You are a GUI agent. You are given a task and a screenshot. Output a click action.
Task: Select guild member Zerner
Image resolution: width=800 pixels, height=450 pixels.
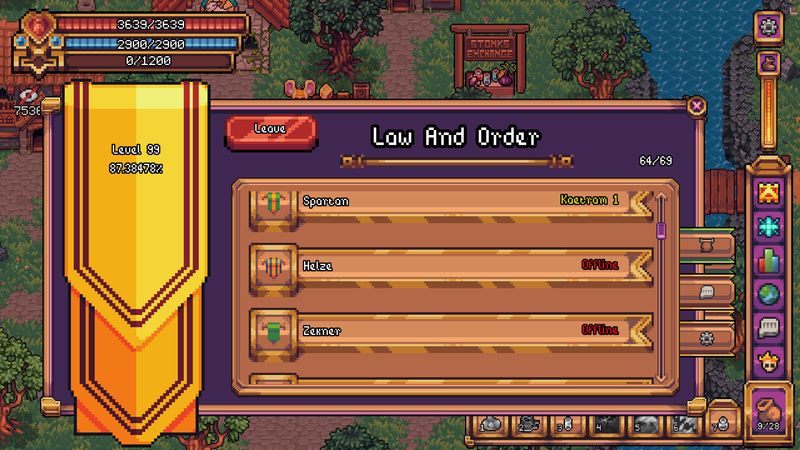coord(450,329)
